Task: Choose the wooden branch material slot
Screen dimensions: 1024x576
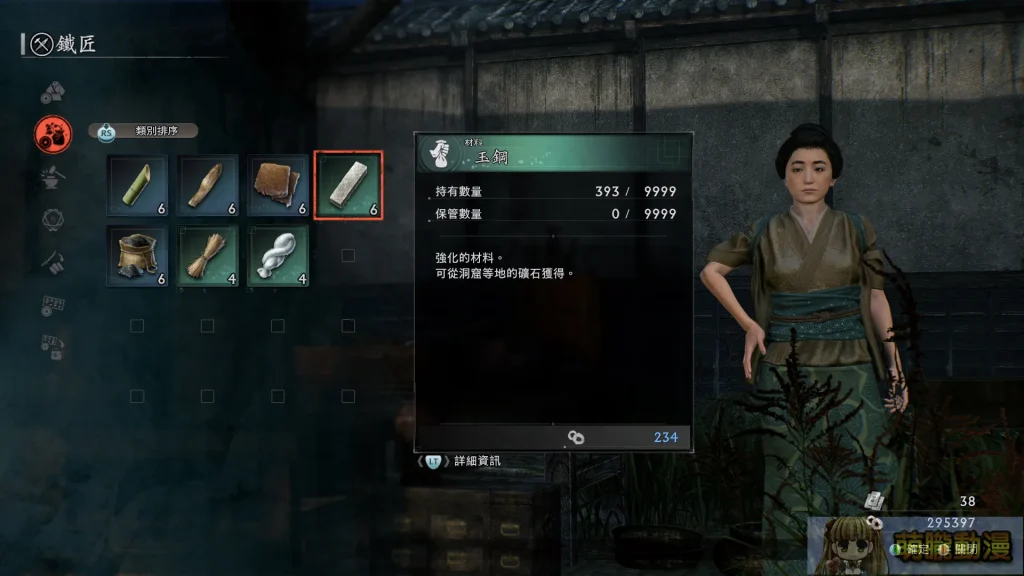Action: 208,185
